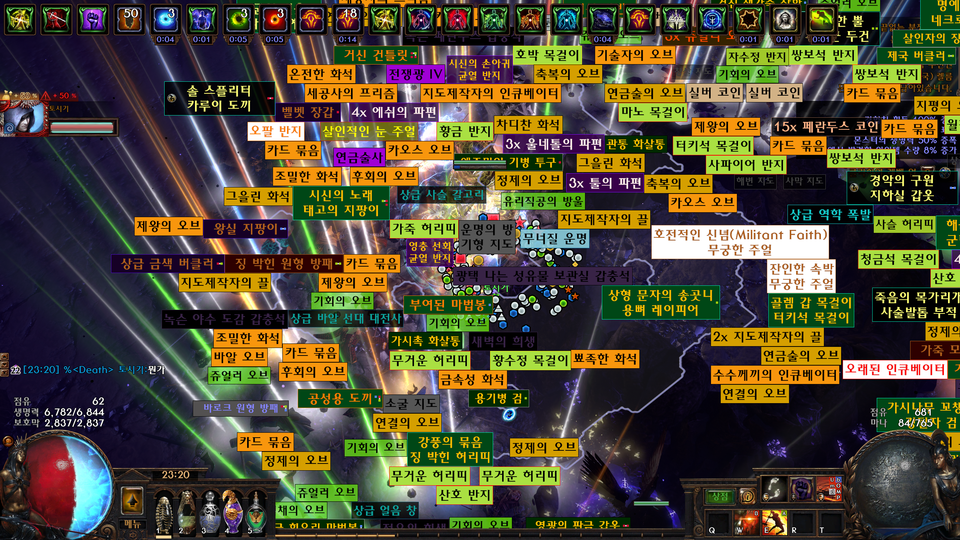Screen dimensions: 960x540
Task: Activate the E-key red attack skill
Action: click(772, 521)
